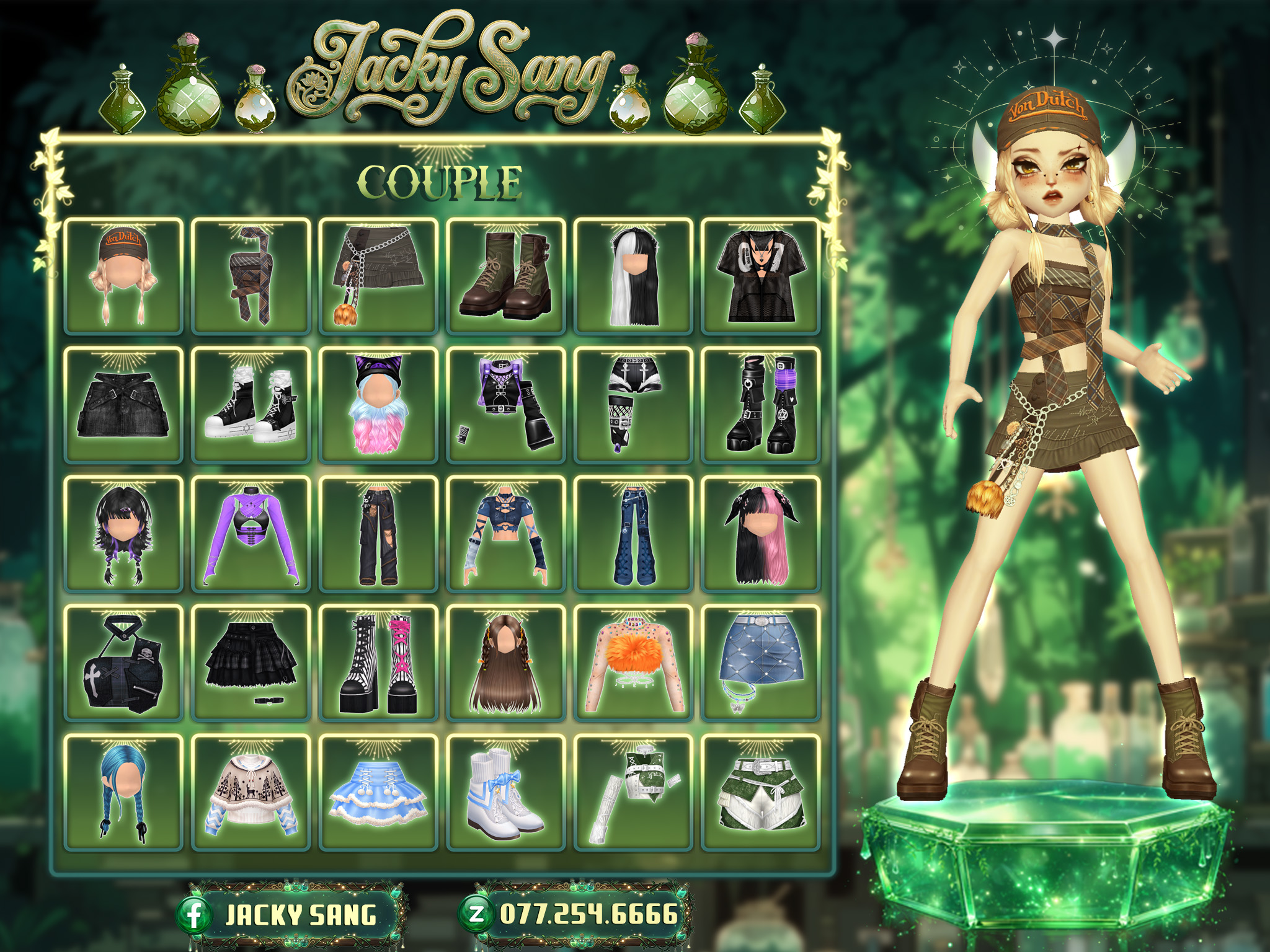Pick the orange fur crop top slot
The image size is (1270, 952).
tap(633, 663)
